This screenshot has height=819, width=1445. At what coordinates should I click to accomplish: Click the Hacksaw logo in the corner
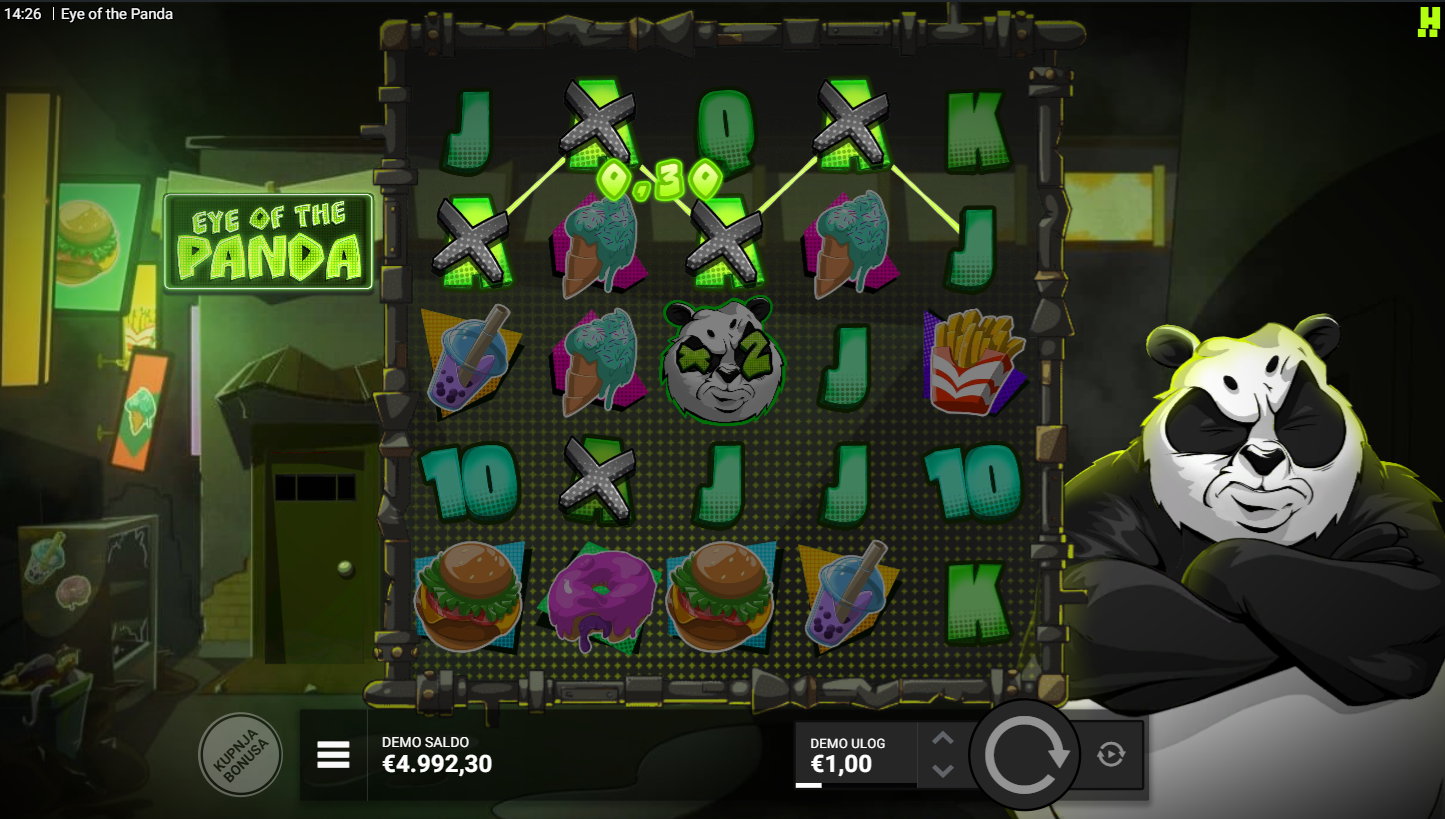(x=1427, y=22)
